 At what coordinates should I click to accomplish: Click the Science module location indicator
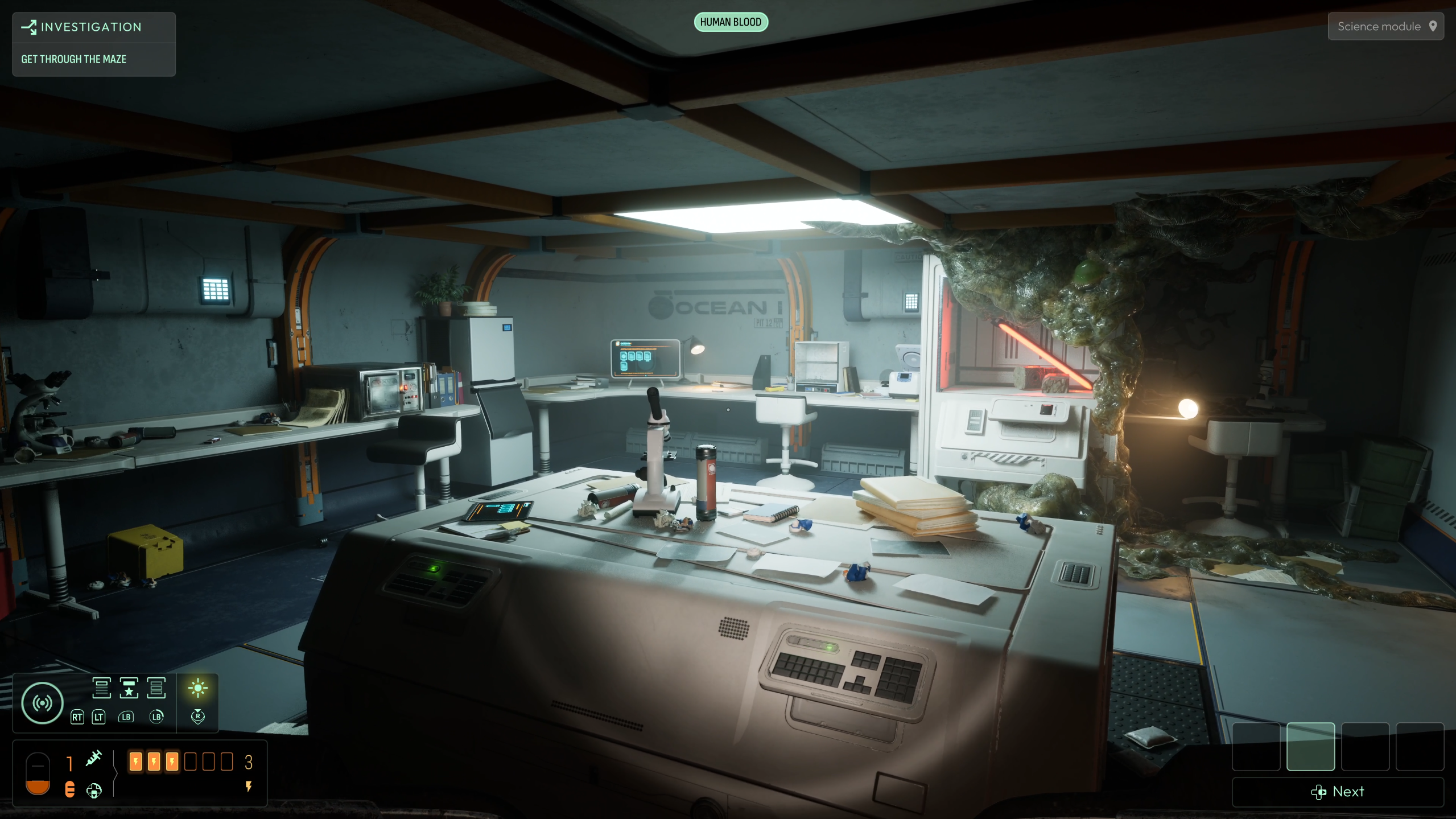point(1385,27)
